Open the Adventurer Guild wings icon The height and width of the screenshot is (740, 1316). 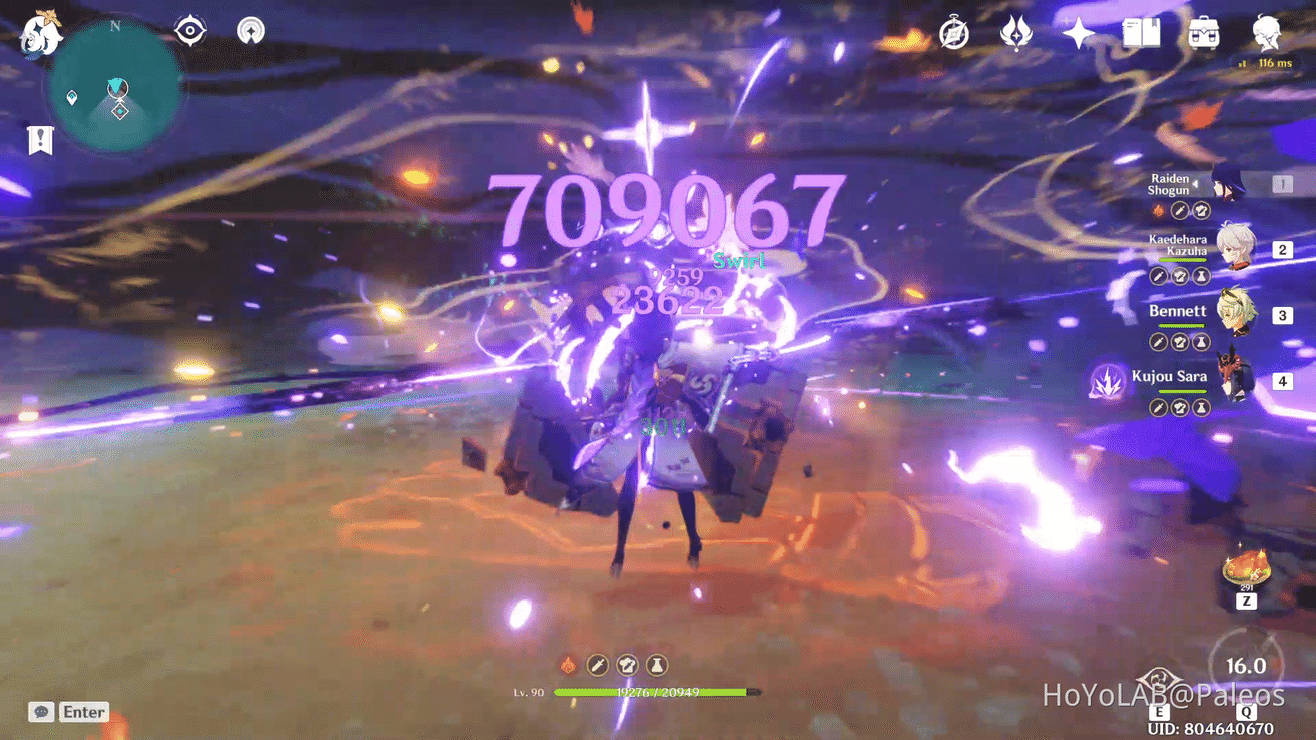tap(1016, 33)
